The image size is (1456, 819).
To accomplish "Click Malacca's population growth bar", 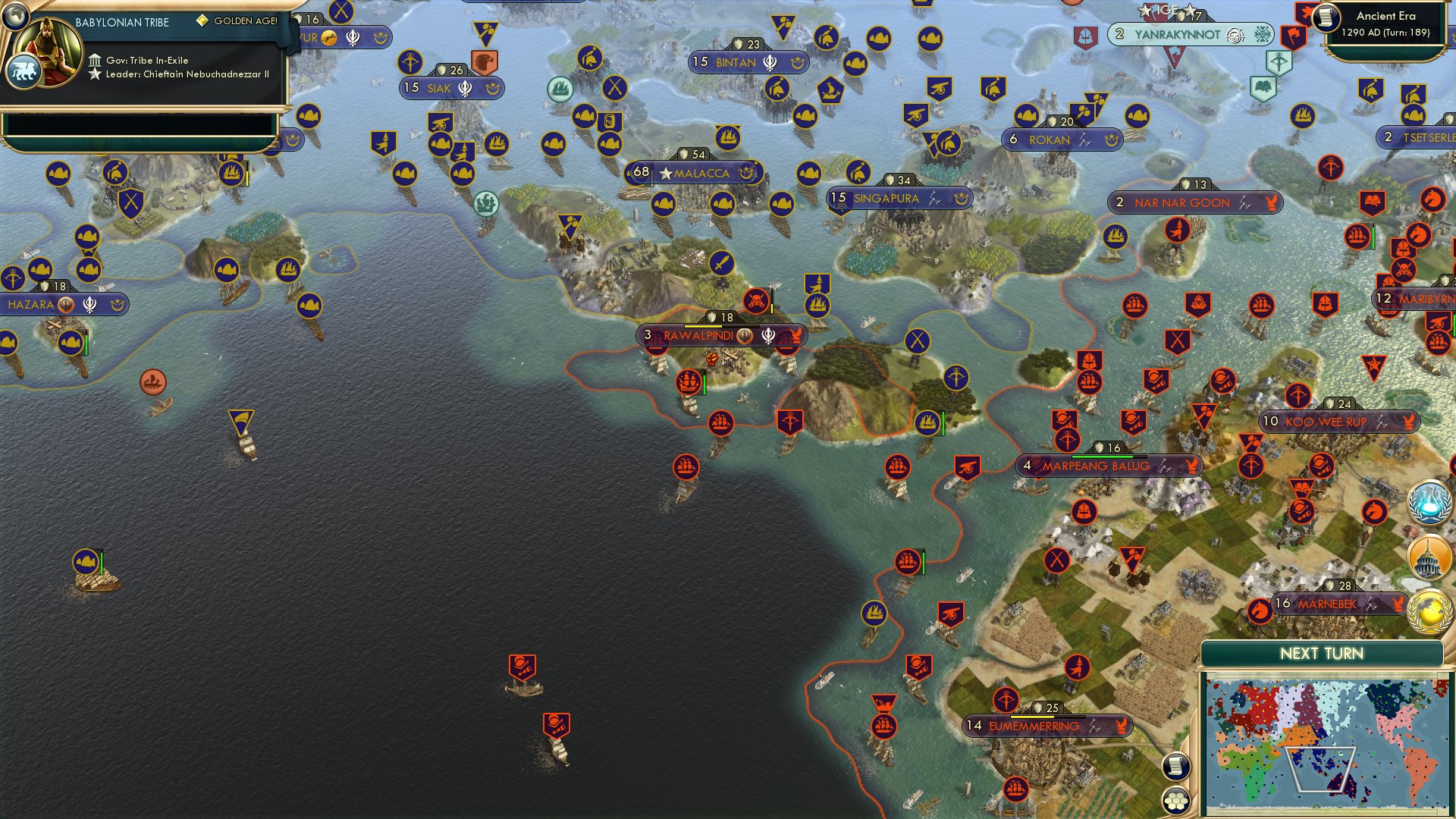I will [652, 173].
